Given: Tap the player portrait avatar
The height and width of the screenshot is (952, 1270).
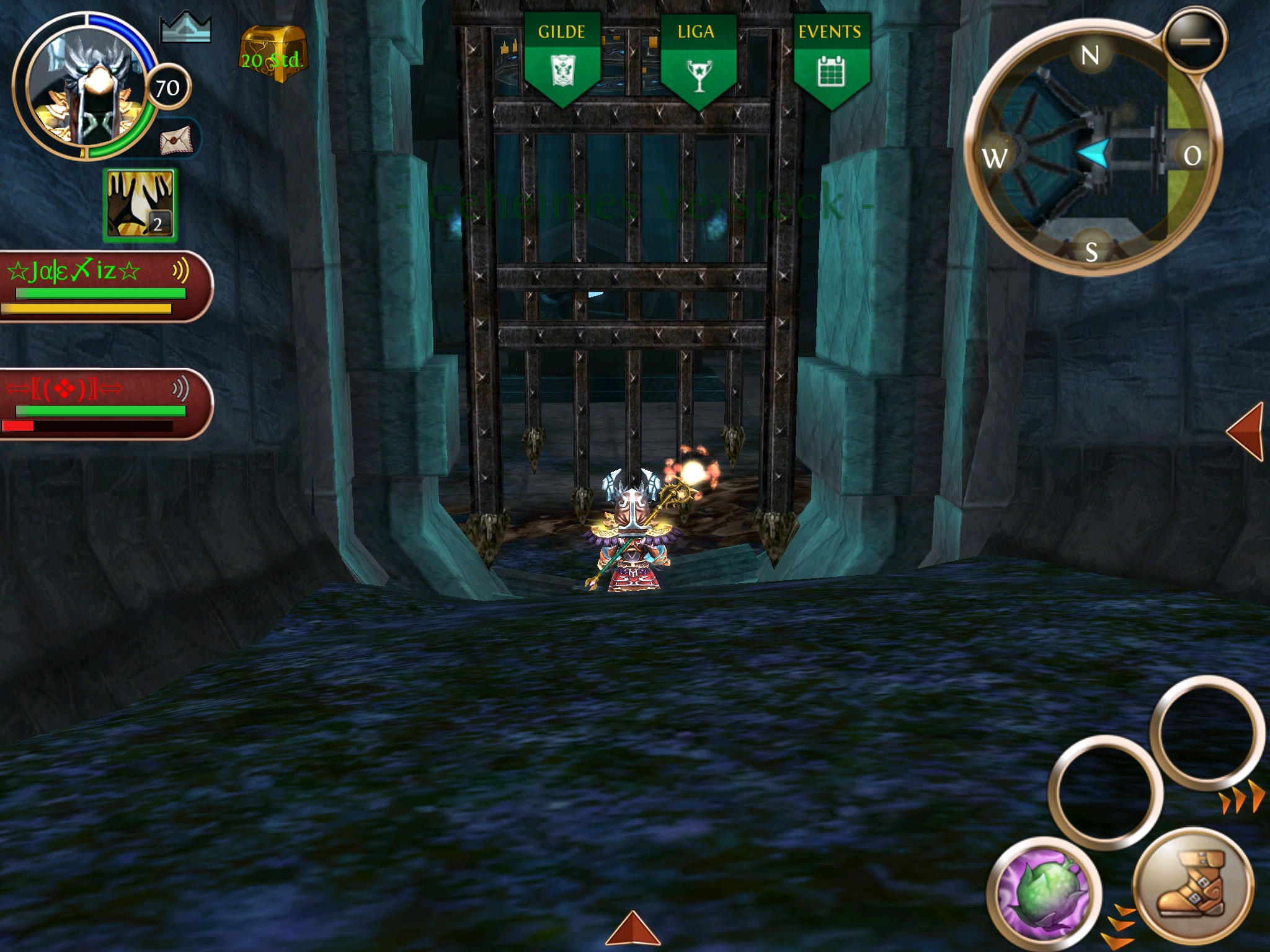Looking at the screenshot, I should coord(84,88).
